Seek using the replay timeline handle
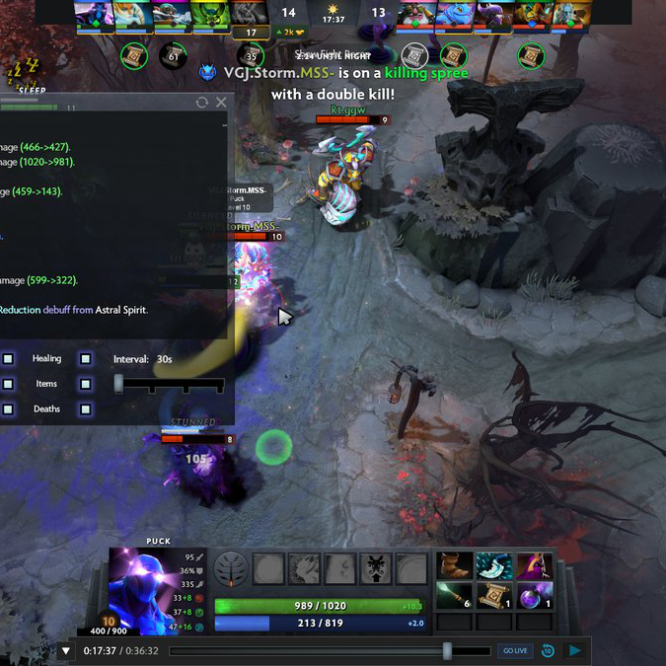This screenshot has height=666, width=666. click(447, 651)
